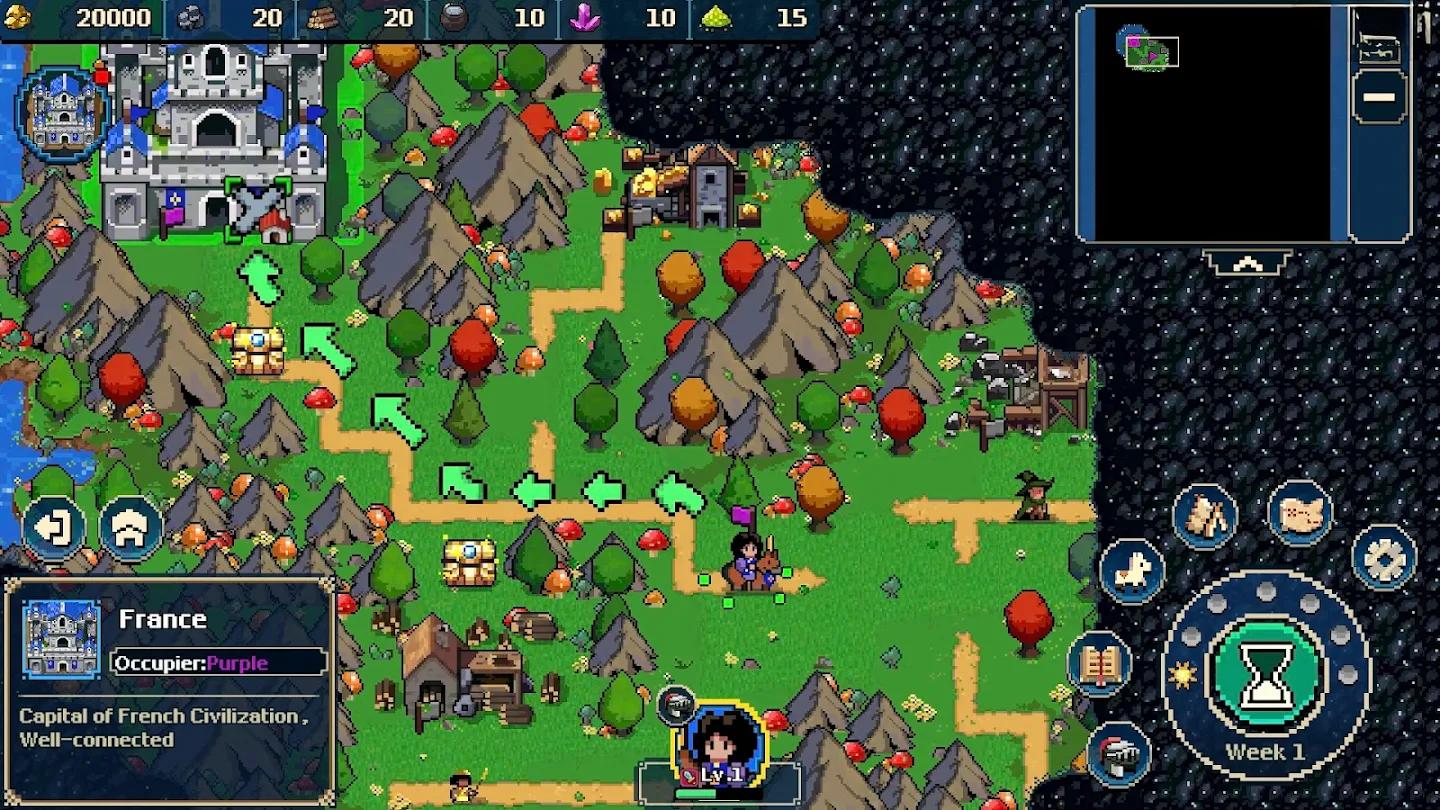The height and width of the screenshot is (810, 1440).
Task: Select the small helmet badge above hero portrait
Action: [x=676, y=704]
